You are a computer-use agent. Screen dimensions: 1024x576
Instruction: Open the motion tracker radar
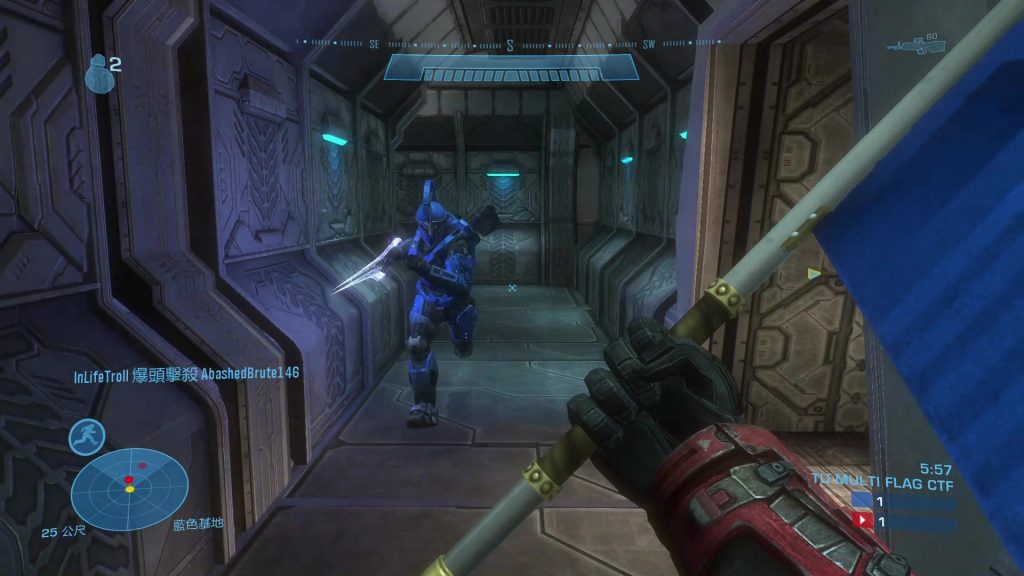[x=130, y=489]
